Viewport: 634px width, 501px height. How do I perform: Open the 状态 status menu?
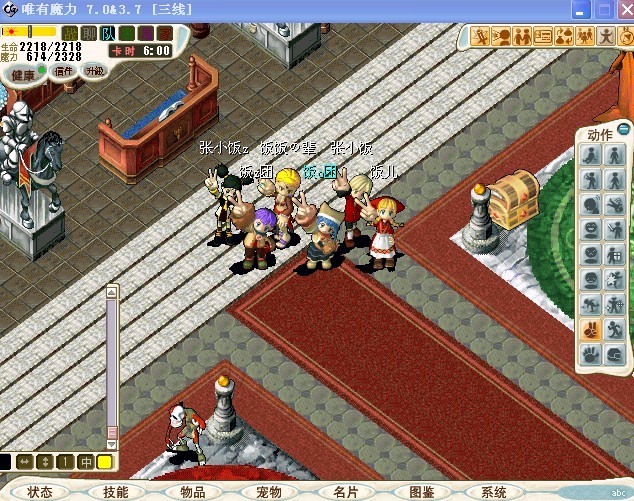(x=40, y=492)
